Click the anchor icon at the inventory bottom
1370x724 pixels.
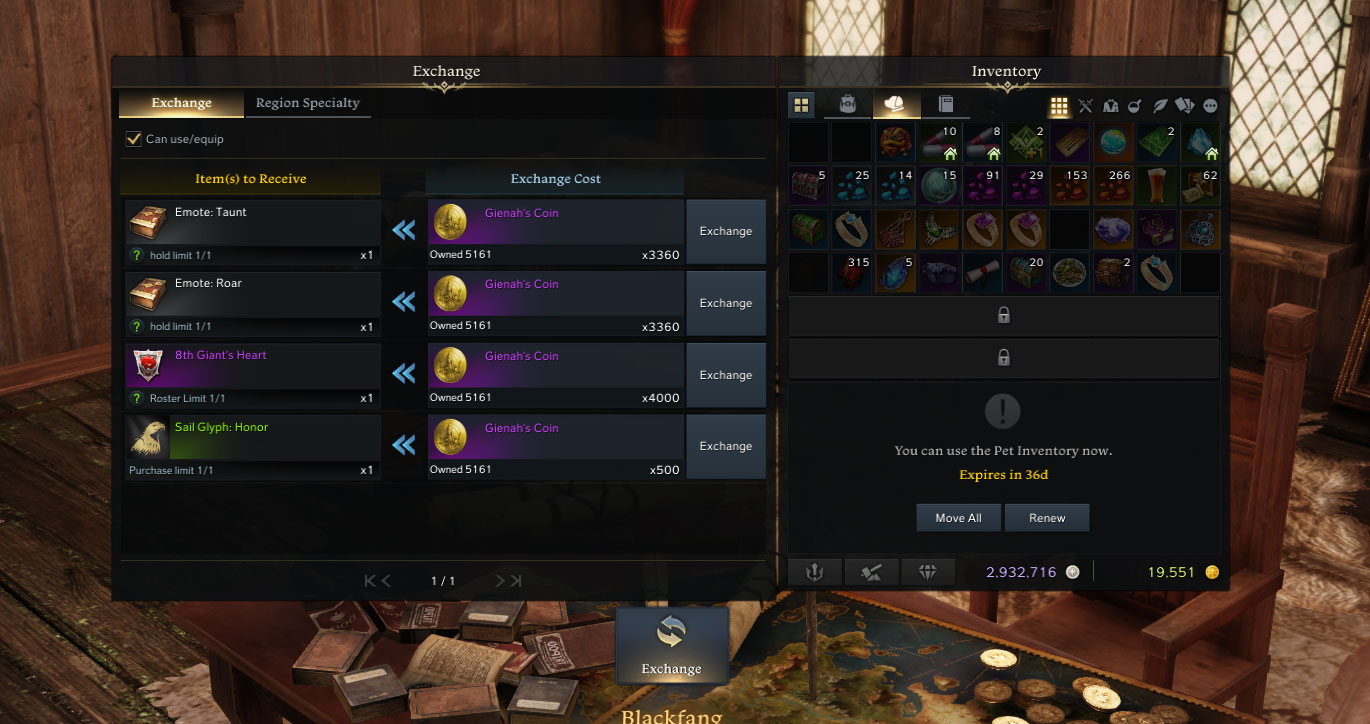[x=814, y=571]
